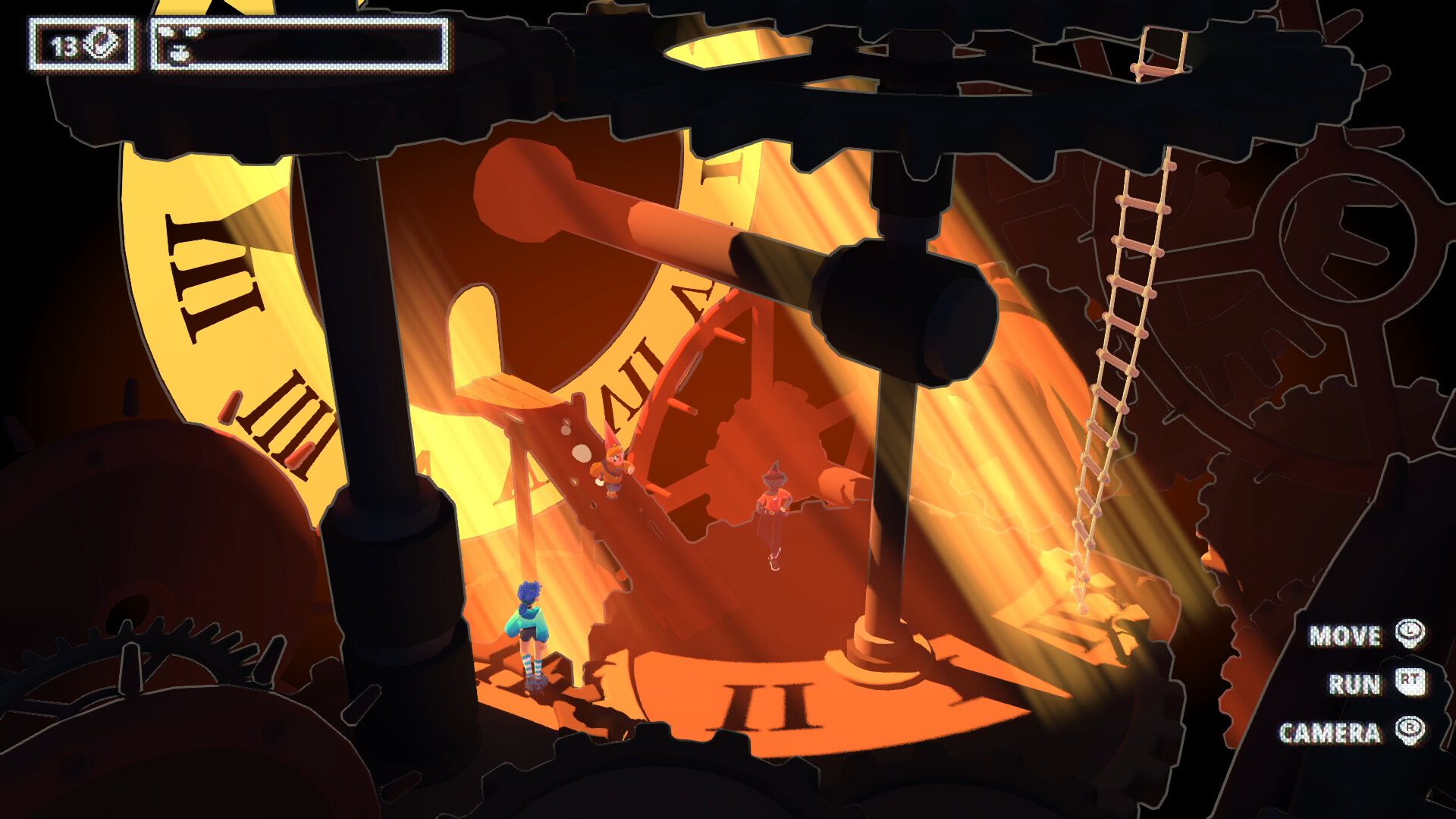Click the sticker icon beside the 13 counter
Viewport: 1456px width, 819px height.
[102, 47]
